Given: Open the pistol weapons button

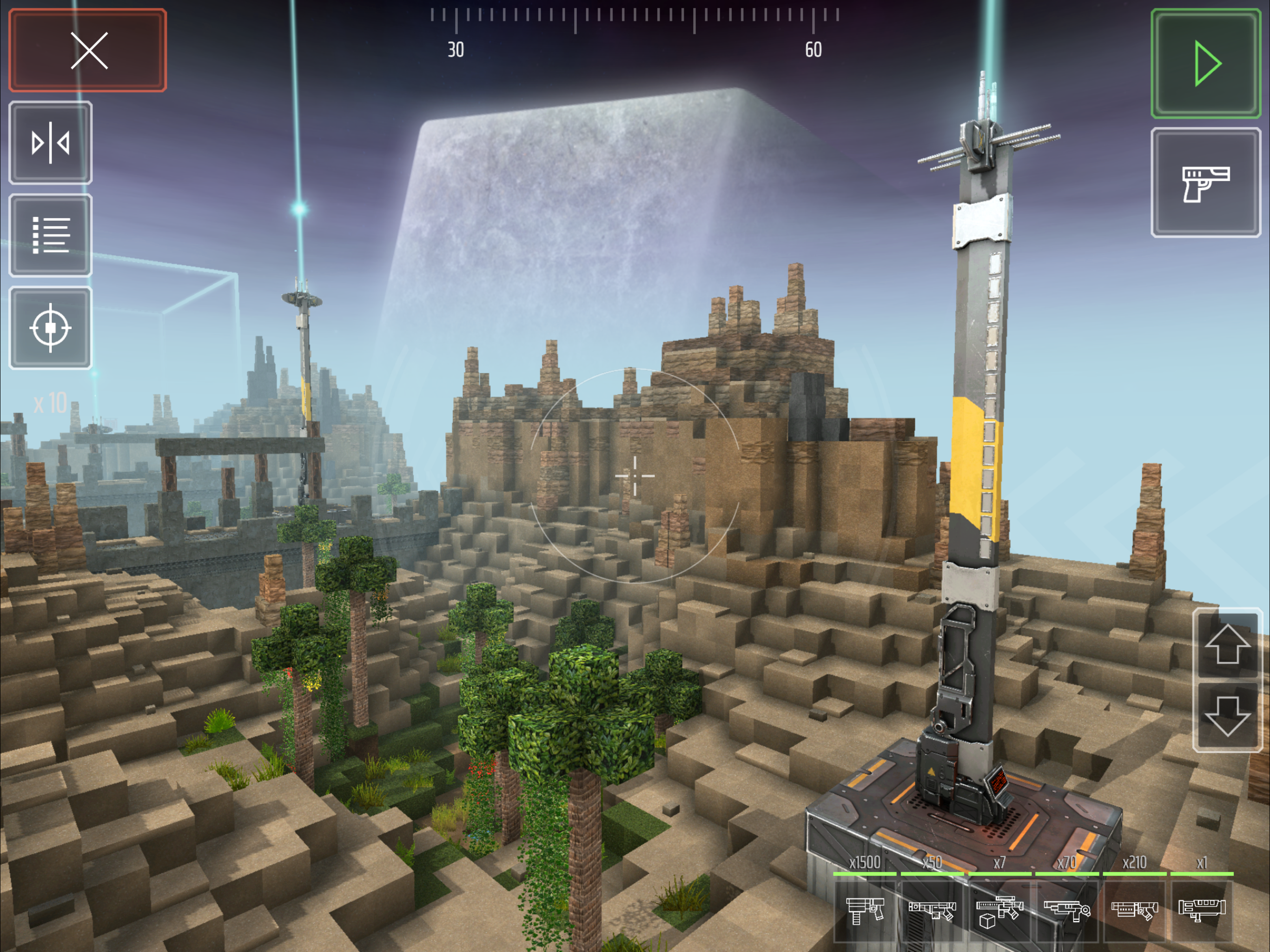Looking at the screenshot, I should click(1205, 183).
